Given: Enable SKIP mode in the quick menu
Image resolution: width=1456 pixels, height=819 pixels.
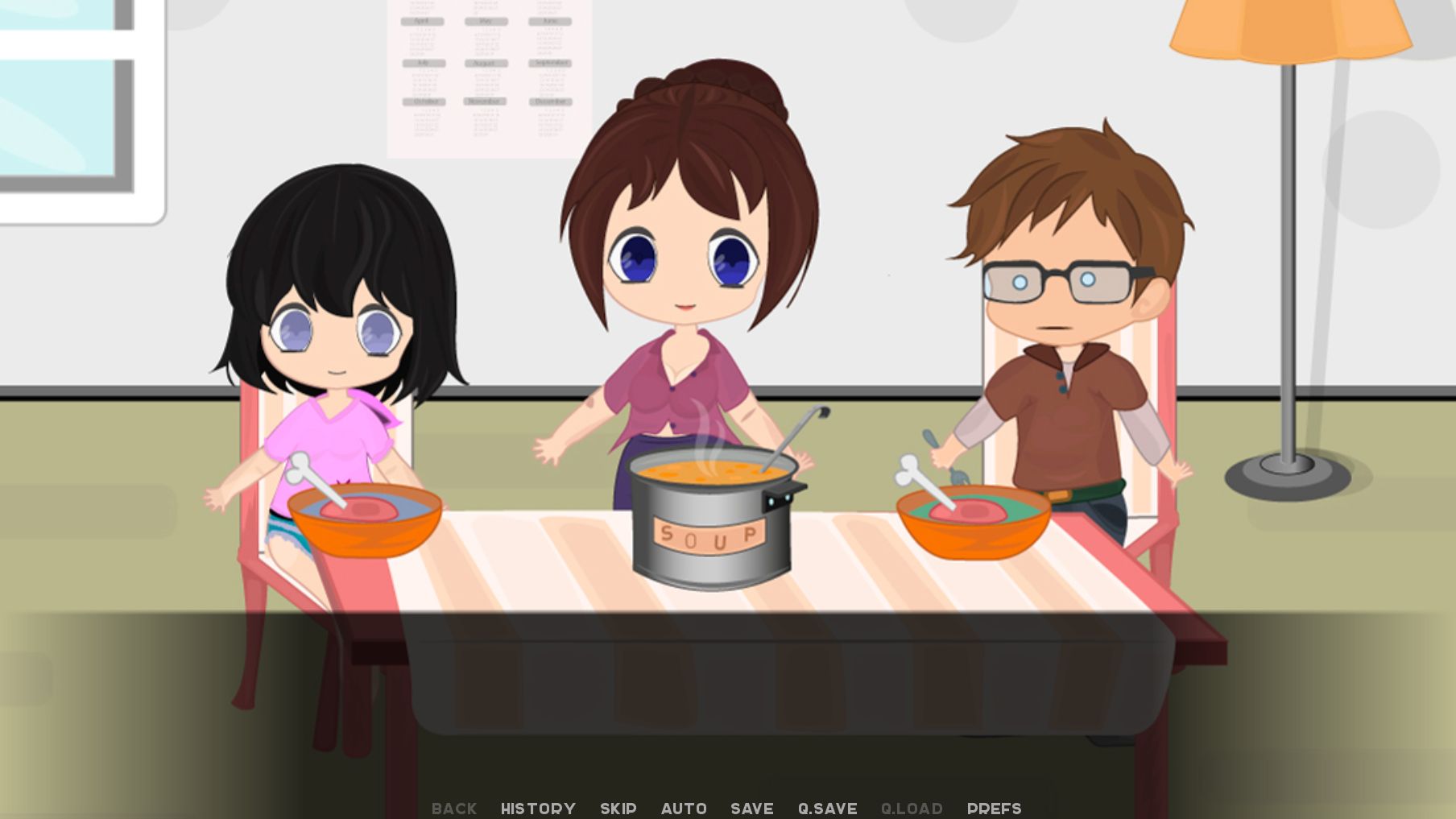Looking at the screenshot, I should point(617,809).
